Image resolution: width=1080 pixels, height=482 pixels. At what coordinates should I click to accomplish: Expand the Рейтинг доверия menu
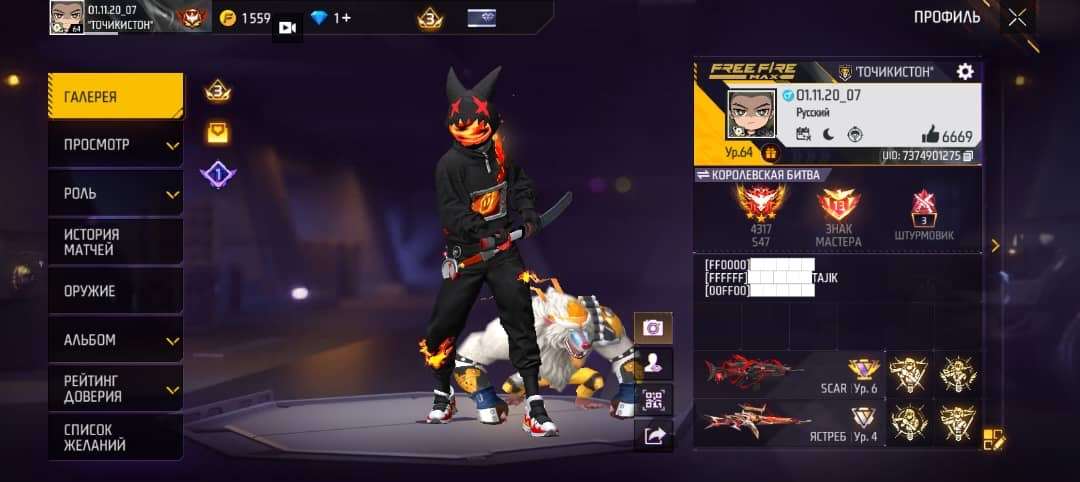[x=115, y=388]
